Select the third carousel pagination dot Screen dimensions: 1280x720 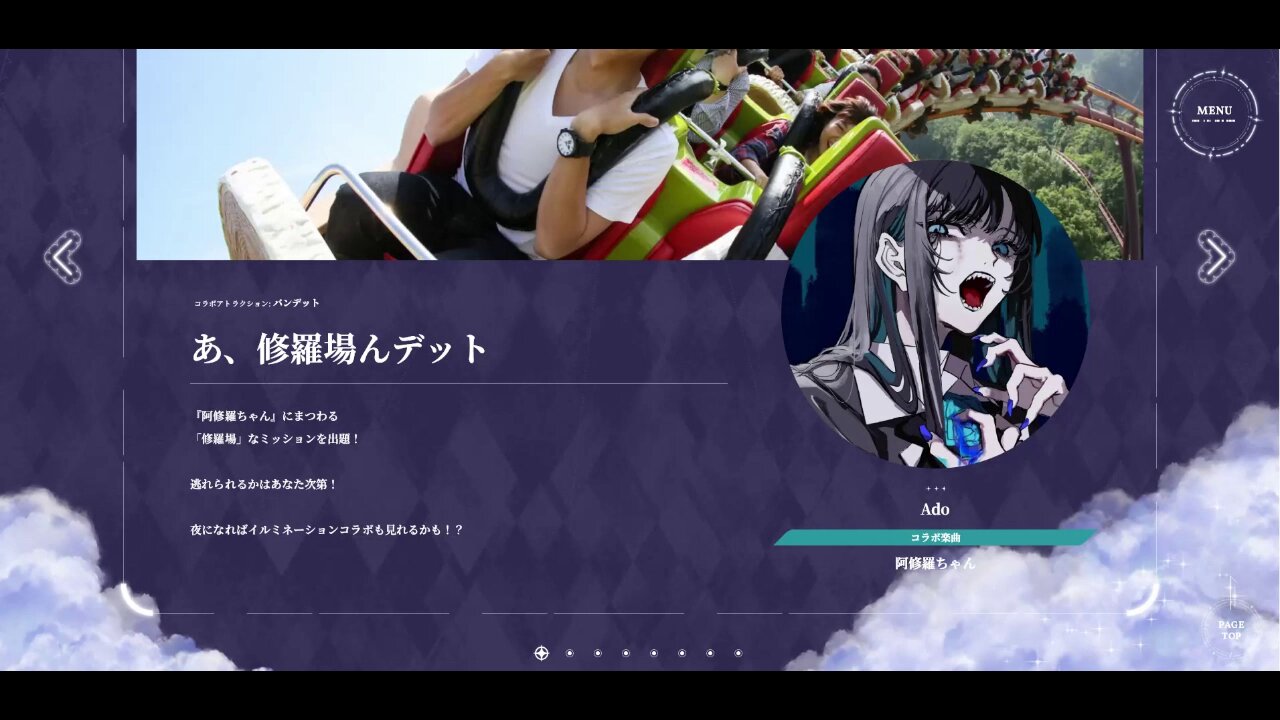pos(597,654)
